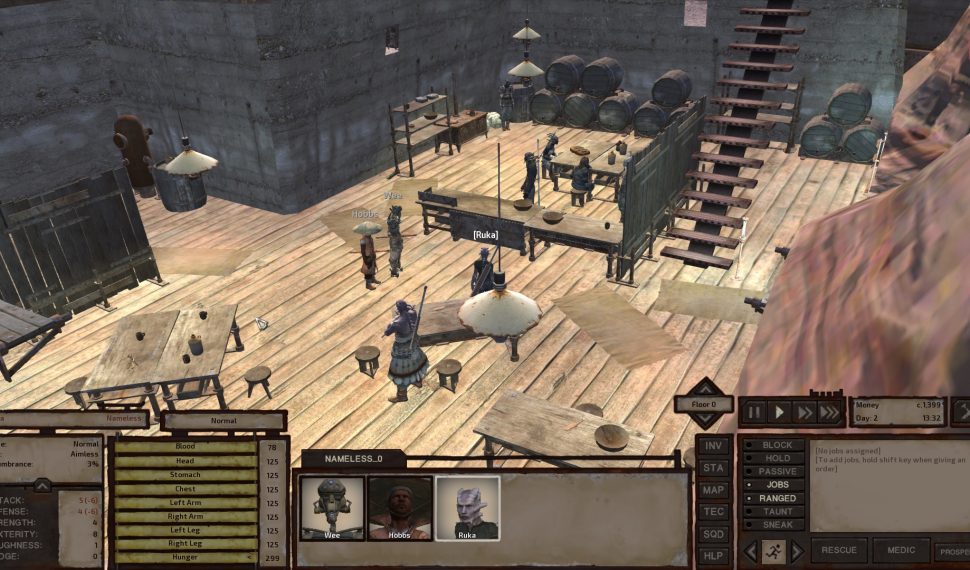Open the STA stats panel
The height and width of the screenshot is (570, 970).
pos(713,467)
